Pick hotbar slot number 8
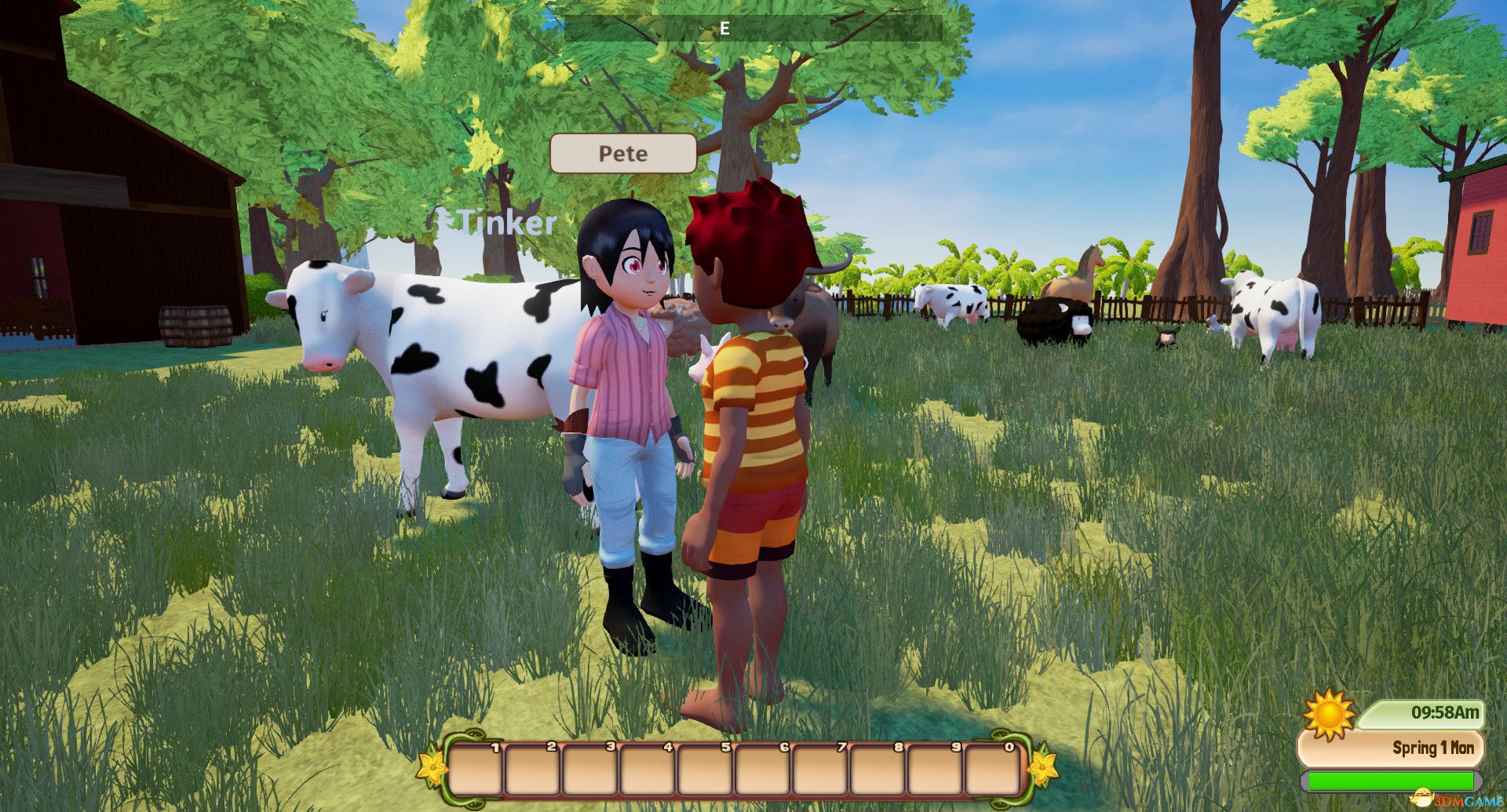This screenshot has width=1507, height=812. pos(878,769)
